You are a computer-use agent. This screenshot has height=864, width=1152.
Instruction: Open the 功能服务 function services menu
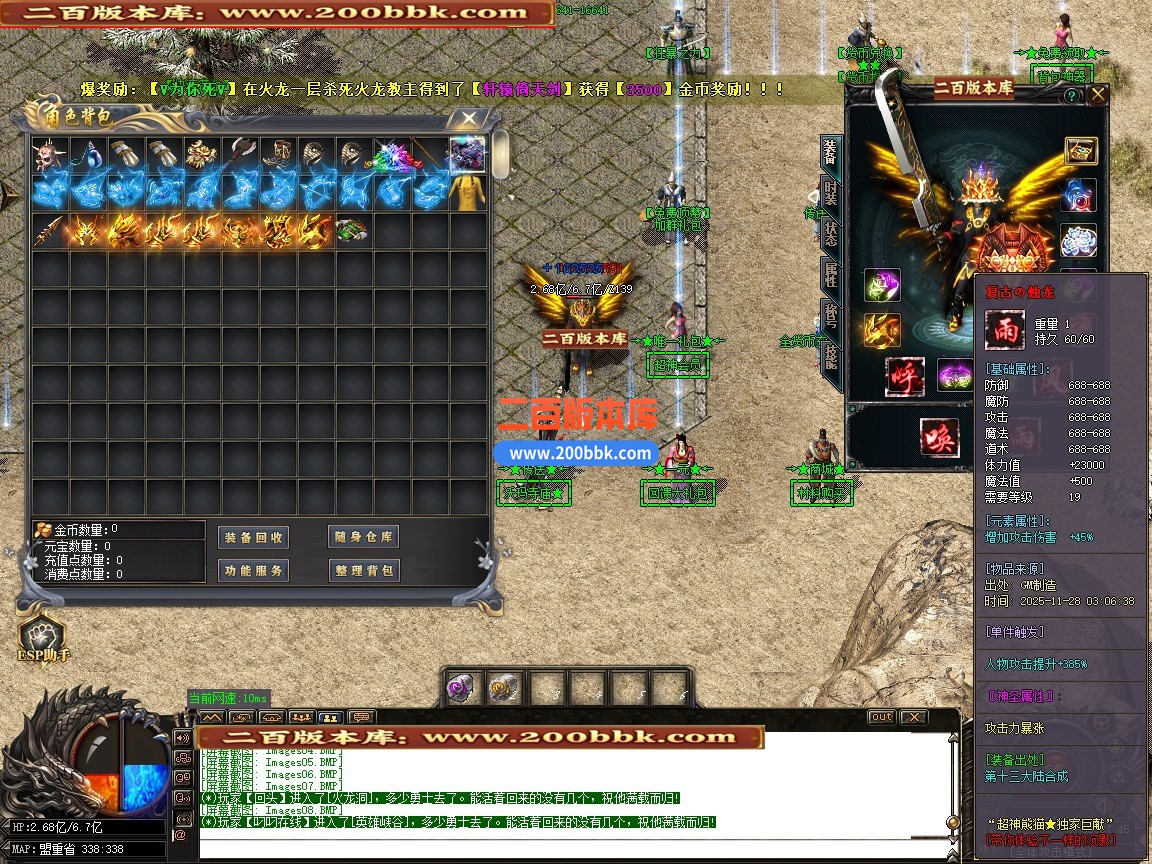pos(253,571)
